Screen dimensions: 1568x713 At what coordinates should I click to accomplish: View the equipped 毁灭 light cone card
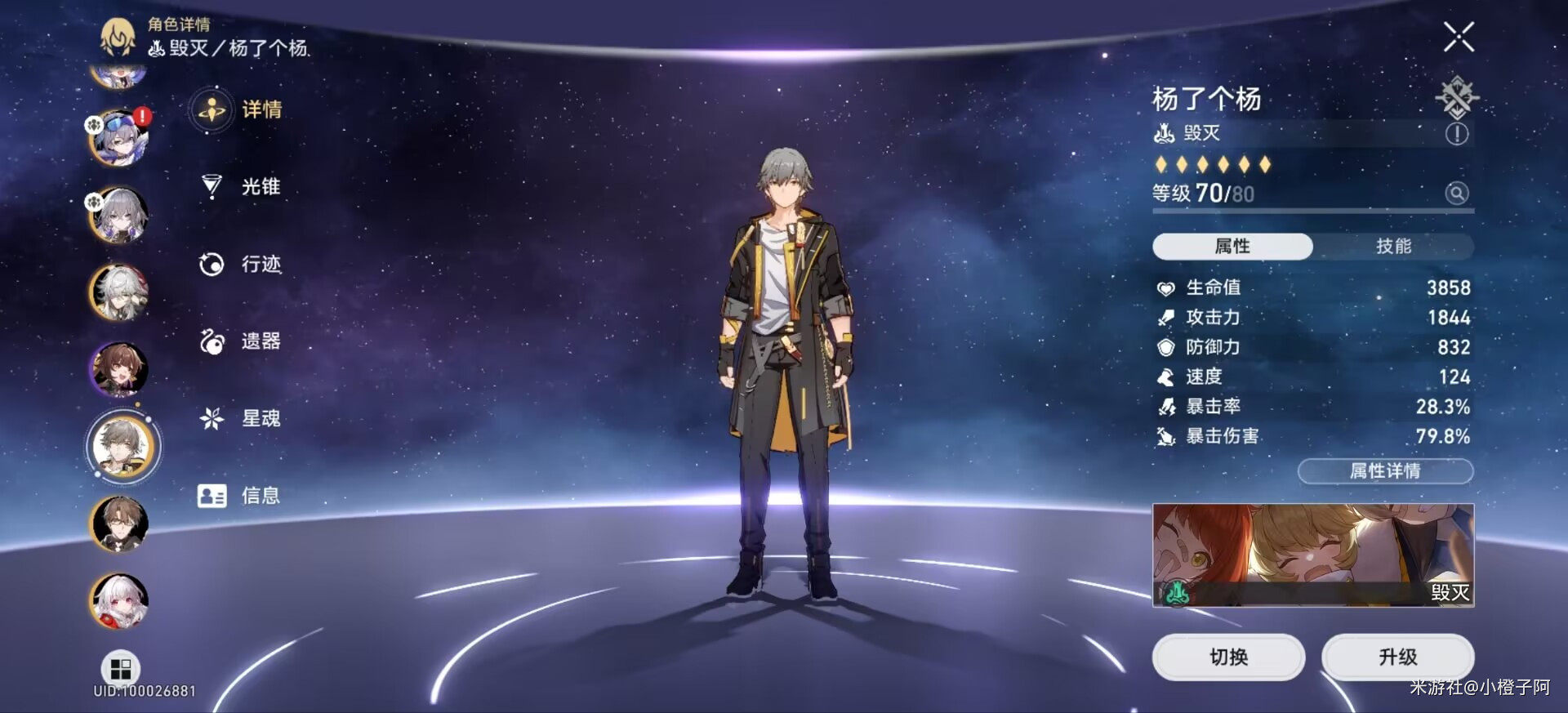click(1312, 555)
